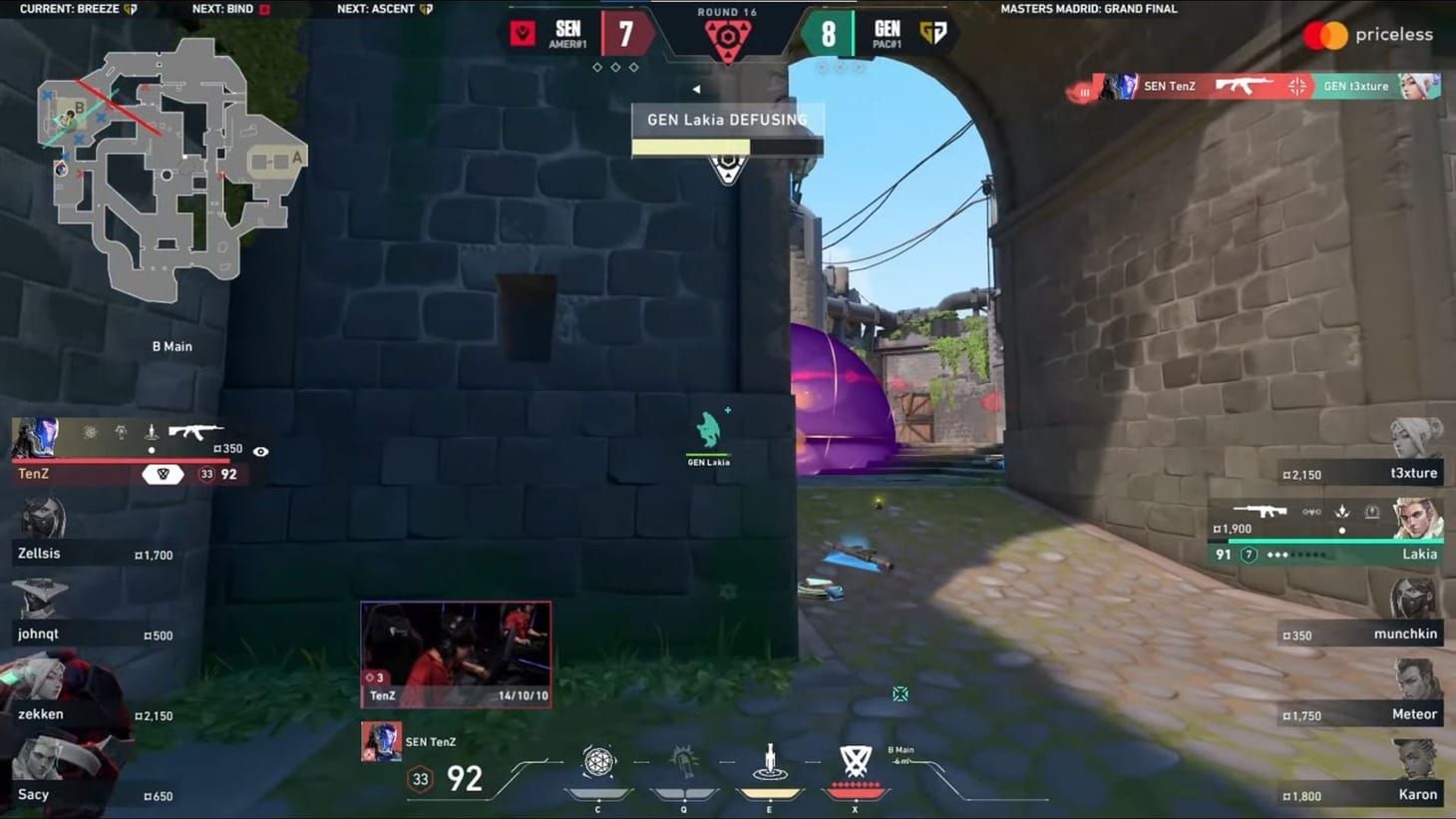Screen dimensions: 1456x819
Task: Select a round diamond under the SEN score
Action: click(615, 67)
